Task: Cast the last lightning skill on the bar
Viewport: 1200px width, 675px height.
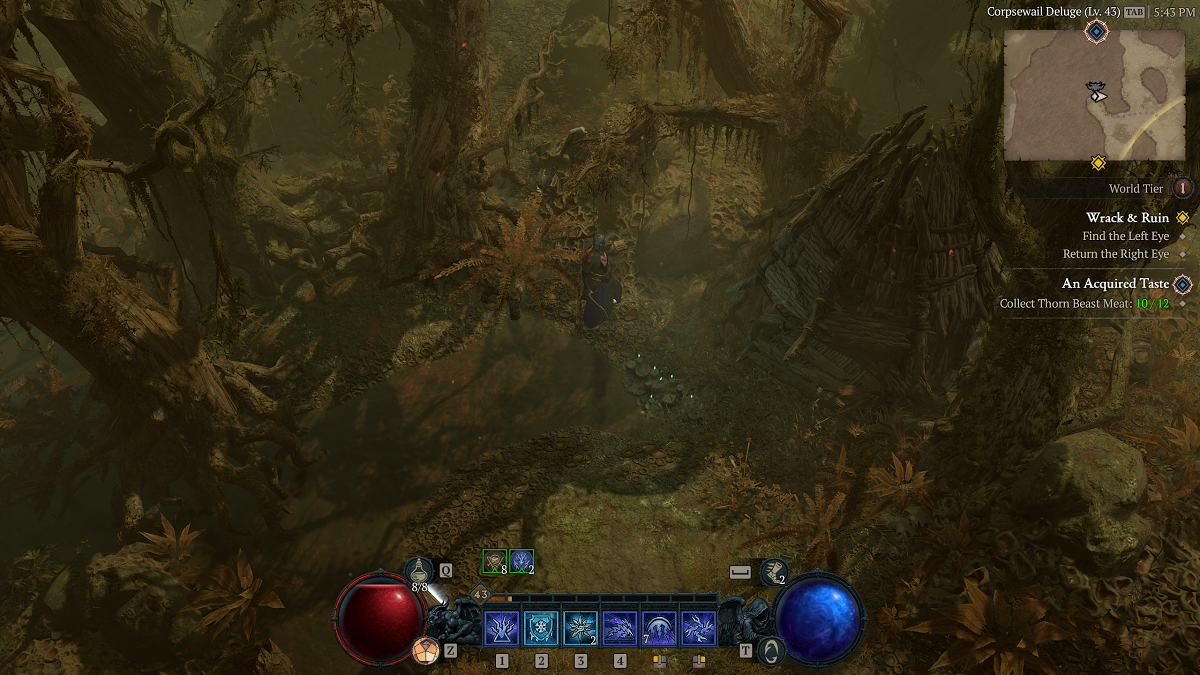Action: coord(698,629)
